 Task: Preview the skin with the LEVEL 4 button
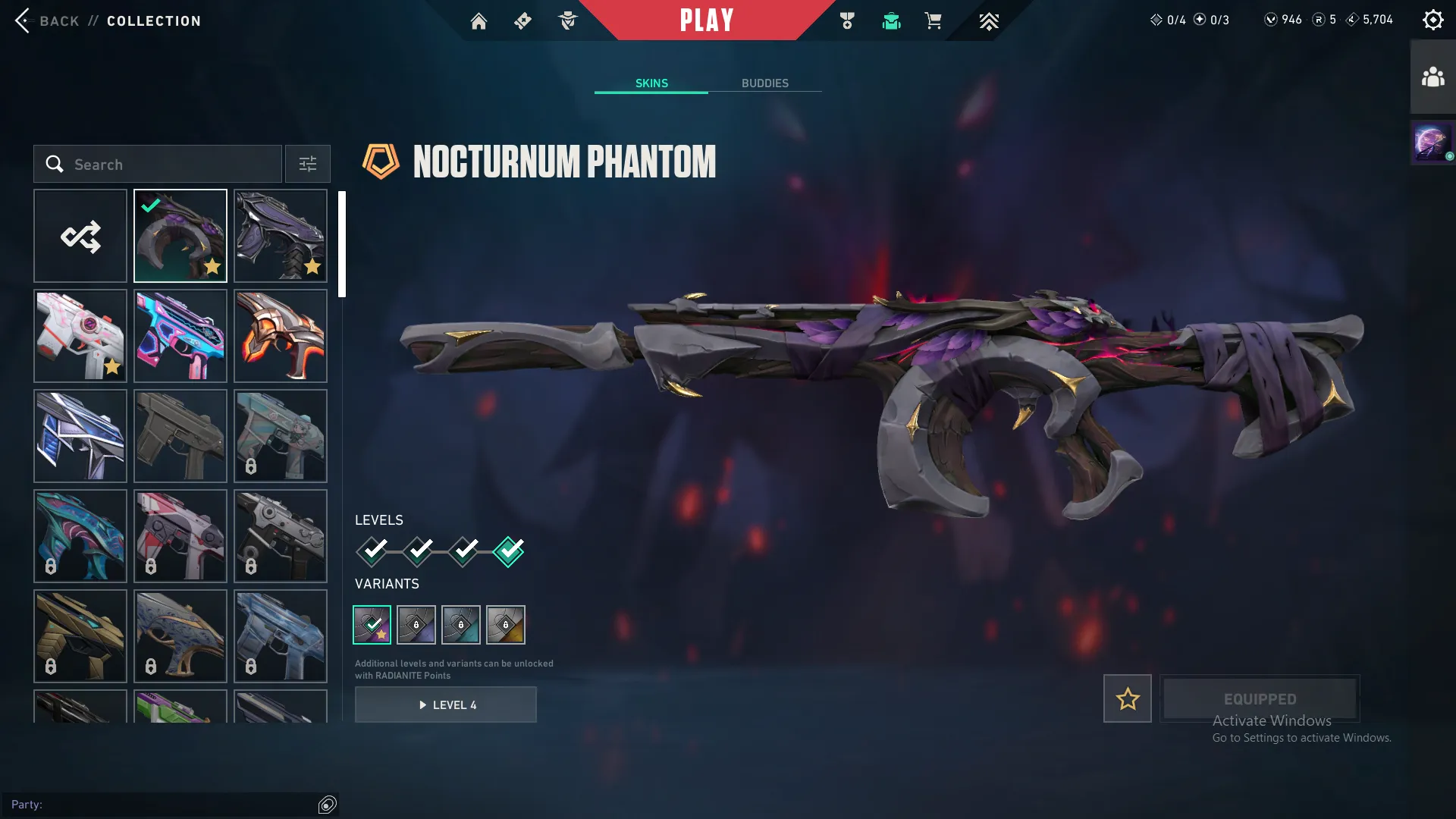click(446, 704)
